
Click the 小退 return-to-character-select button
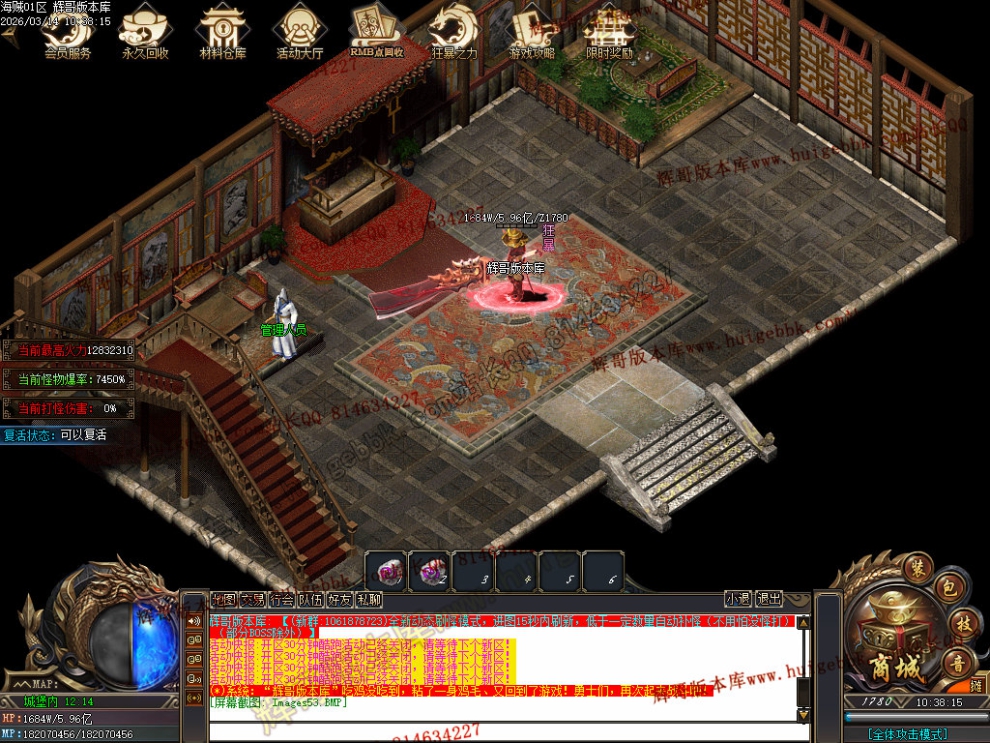coord(738,599)
